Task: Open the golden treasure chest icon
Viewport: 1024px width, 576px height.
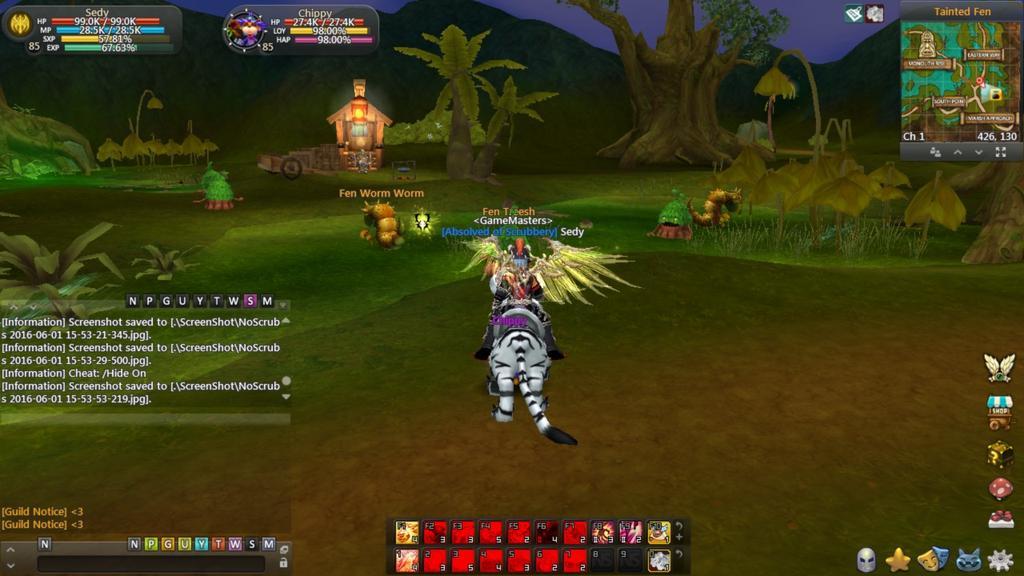Action: tap(1000, 454)
